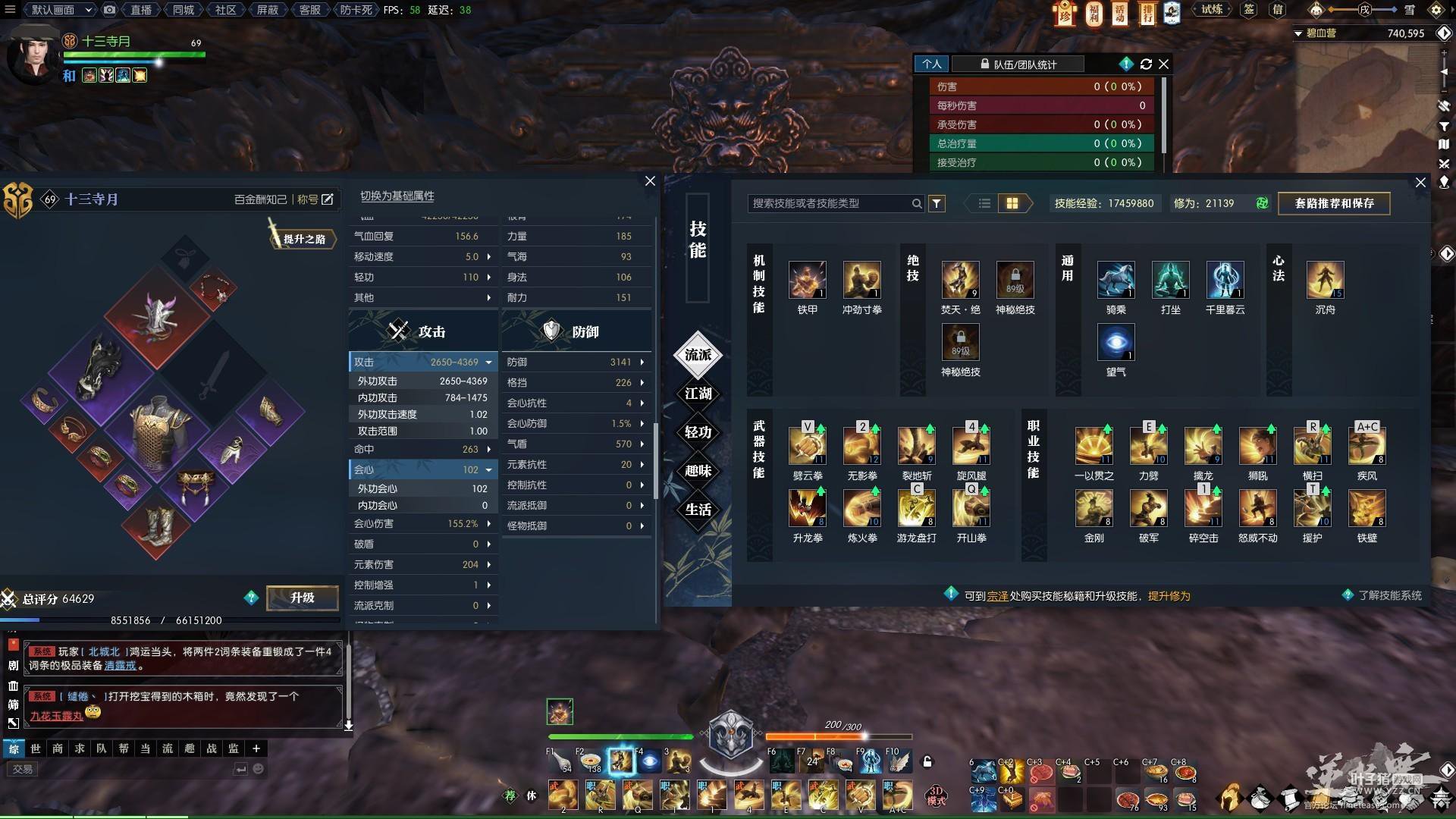Select the 一以贯之 profession skill
Viewport: 1456px width, 819px height.
[1094, 446]
